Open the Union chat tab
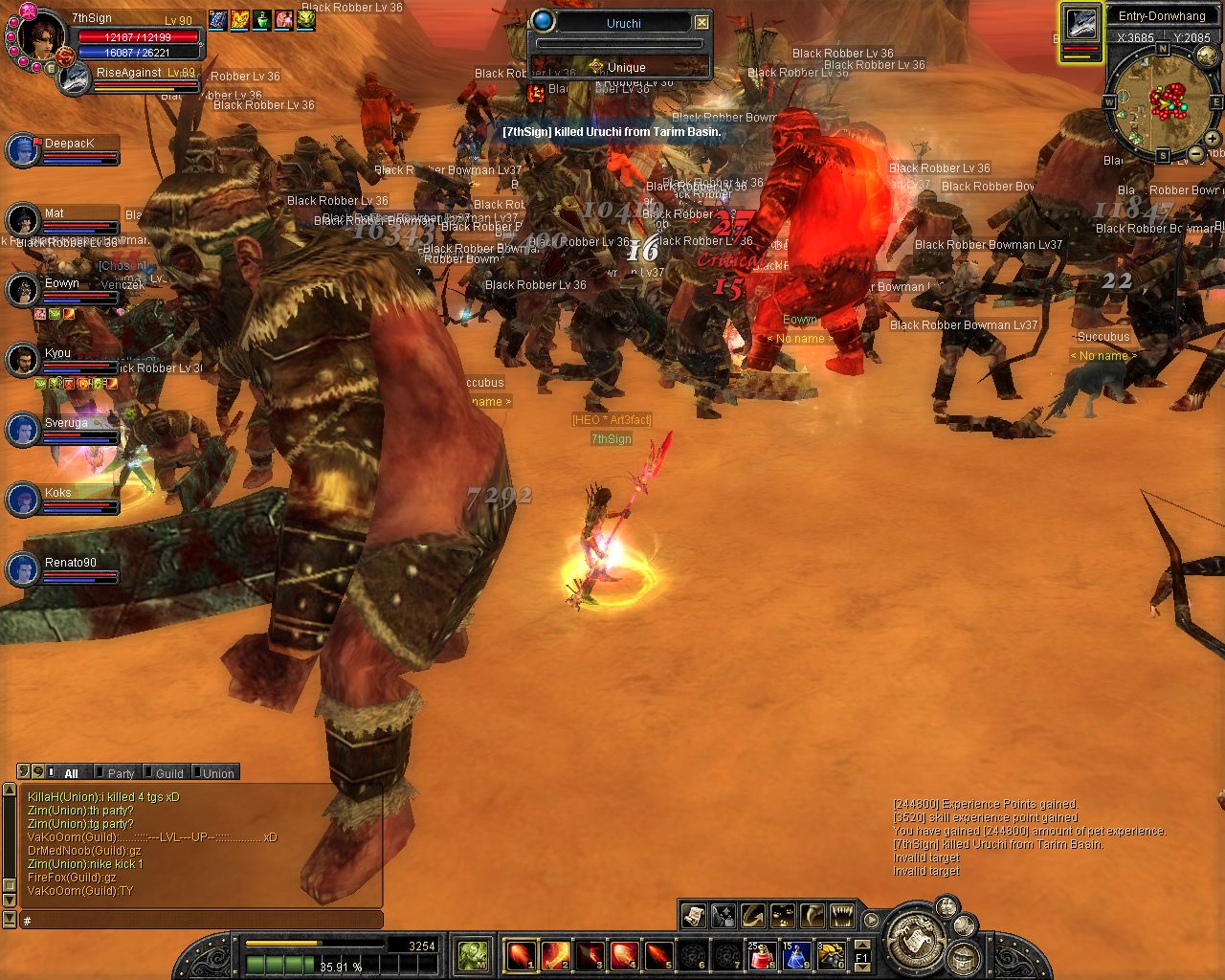1225x980 pixels. pyautogui.click(x=217, y=773)
